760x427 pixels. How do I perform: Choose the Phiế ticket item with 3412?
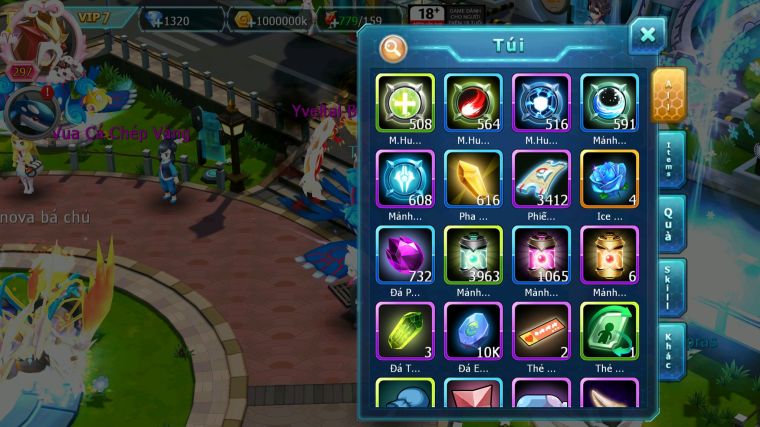point(541,179)
